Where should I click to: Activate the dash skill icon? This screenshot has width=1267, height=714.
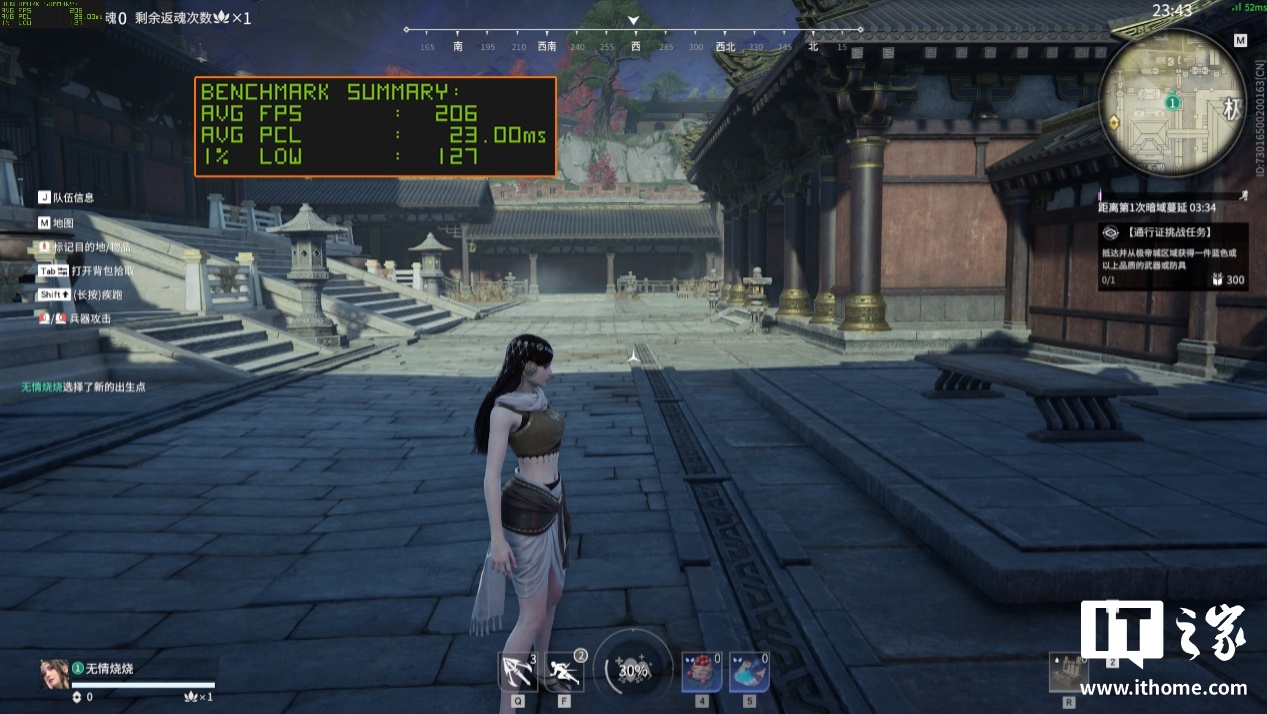(x=565, y=670)
